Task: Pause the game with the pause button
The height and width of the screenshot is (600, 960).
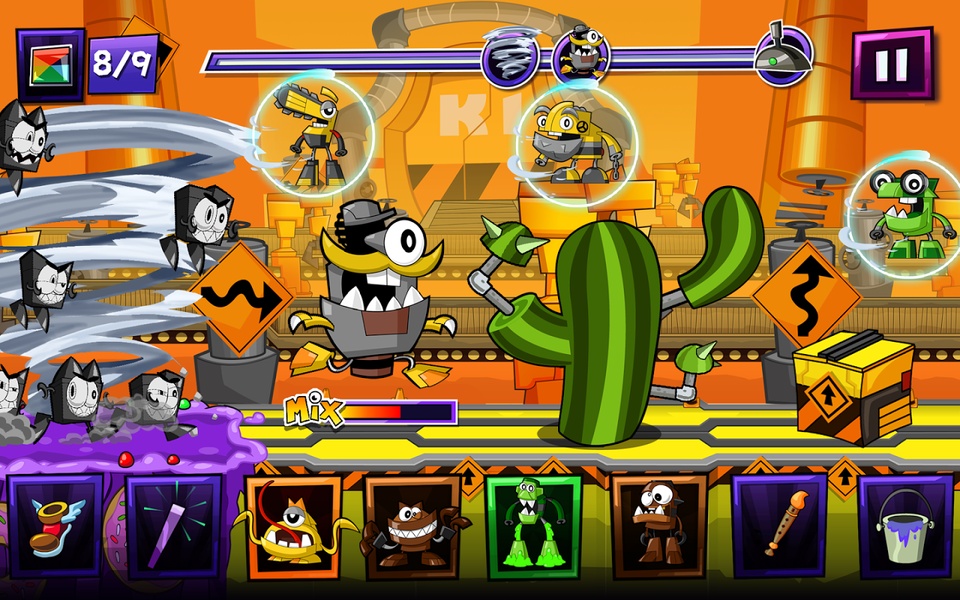Action: click(891, 64)
